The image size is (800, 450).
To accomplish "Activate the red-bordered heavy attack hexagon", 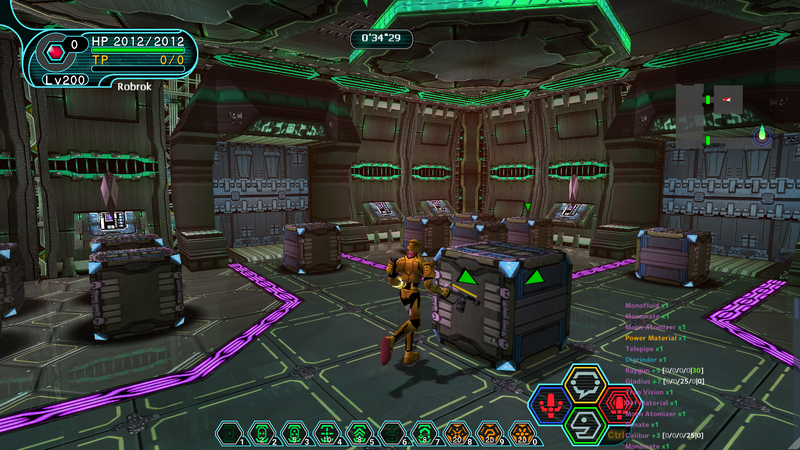I will (x=621, y=405).
